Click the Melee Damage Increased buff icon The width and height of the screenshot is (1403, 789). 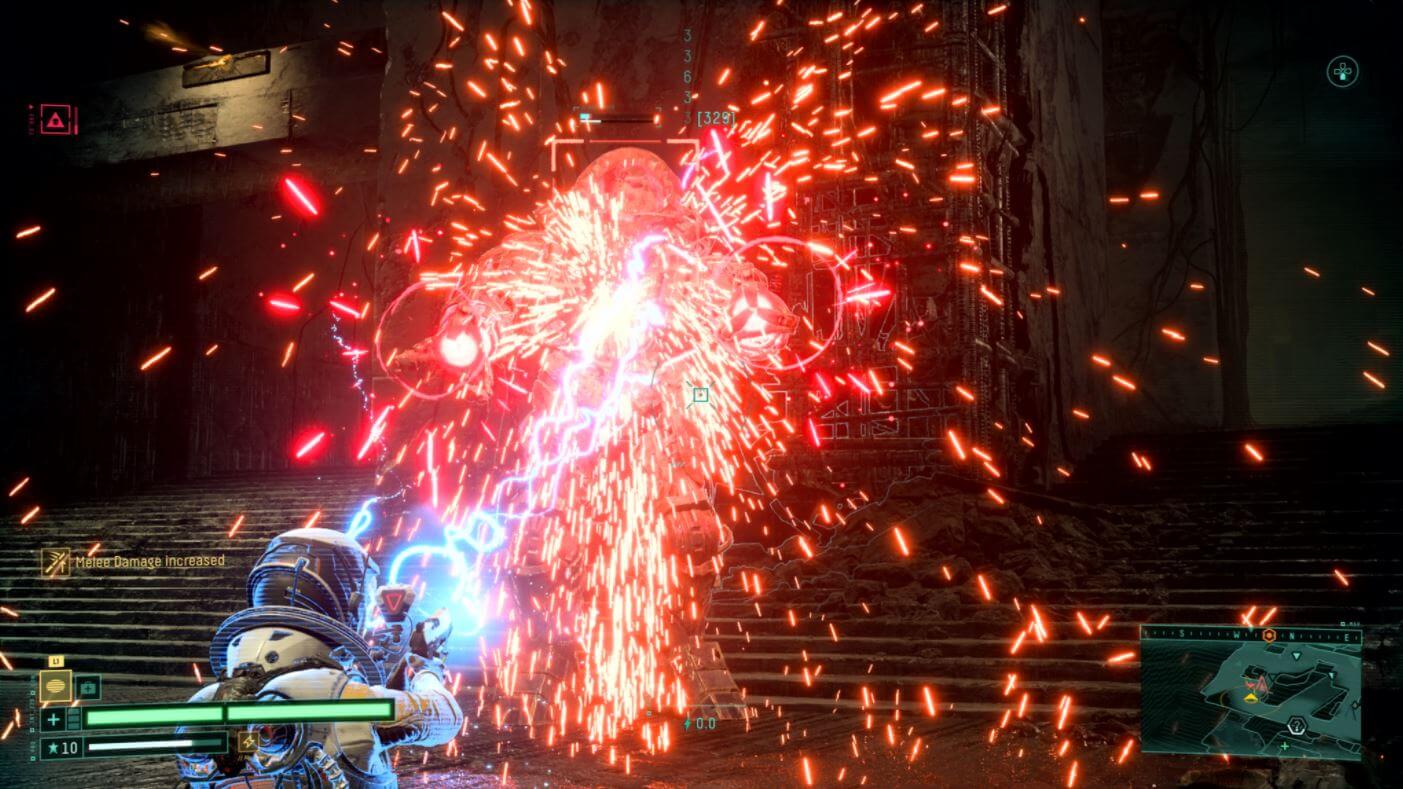click(55, 562)
